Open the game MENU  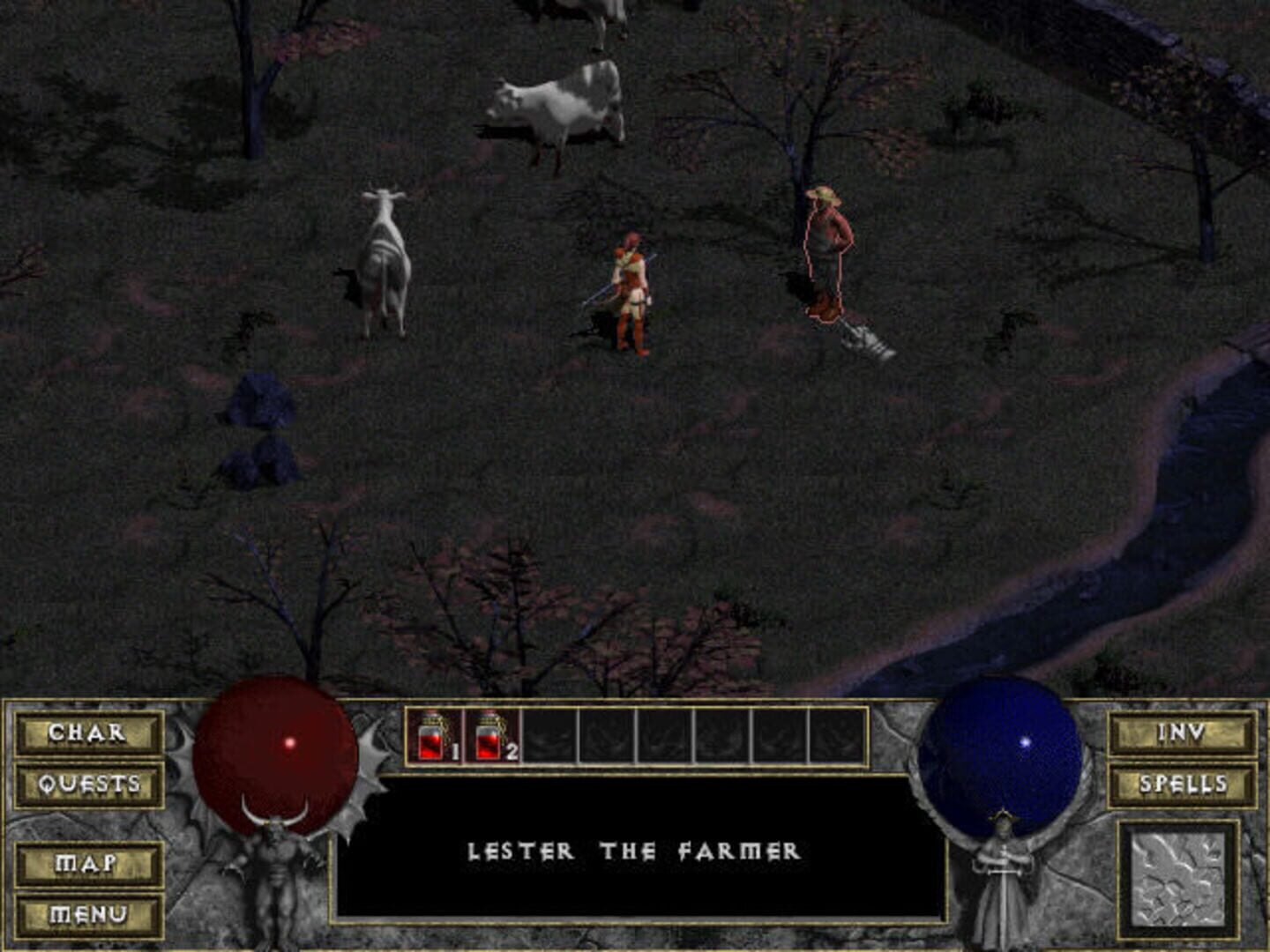point(86,916)
